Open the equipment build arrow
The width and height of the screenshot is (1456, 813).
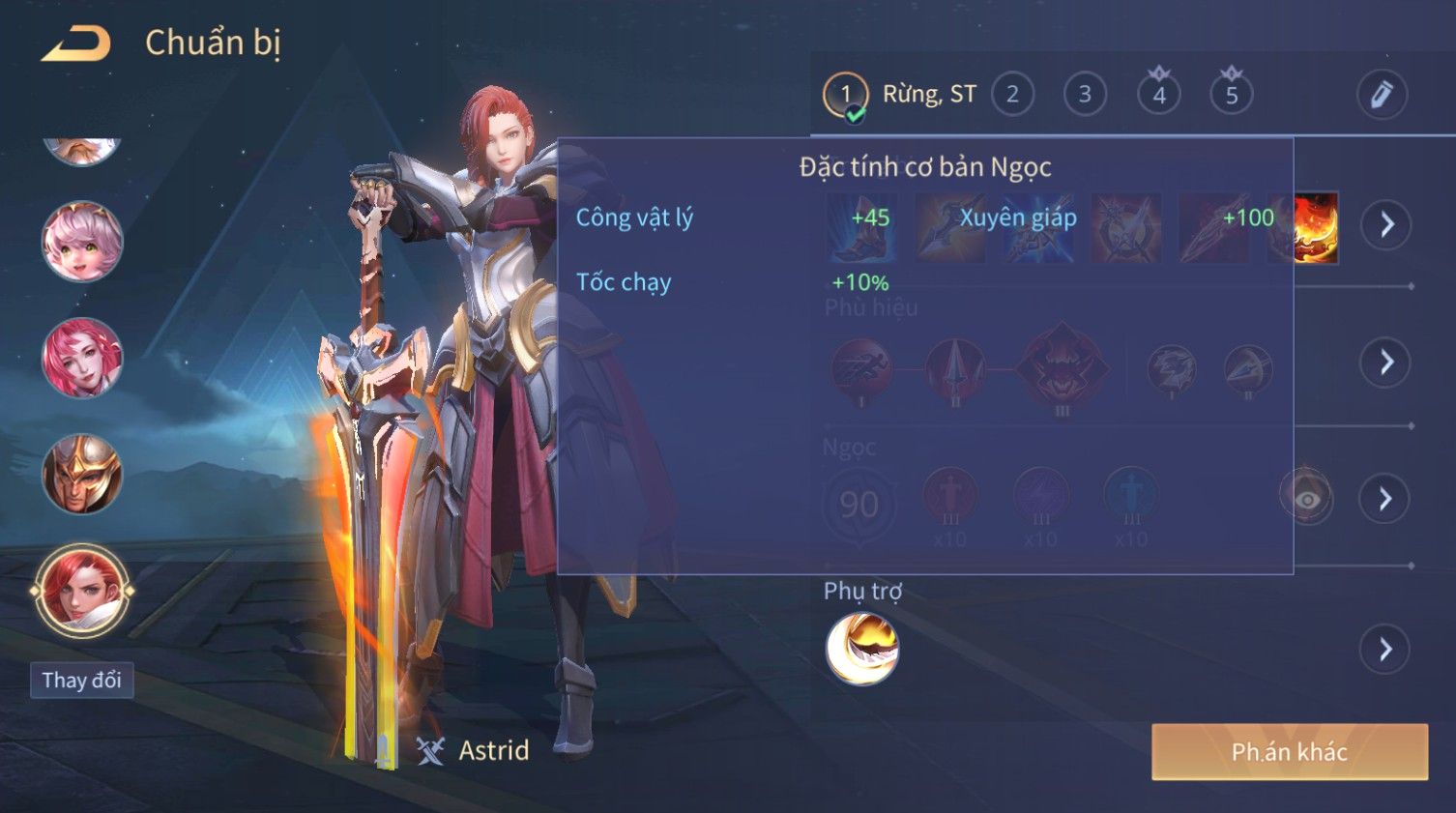(1386, 225)
